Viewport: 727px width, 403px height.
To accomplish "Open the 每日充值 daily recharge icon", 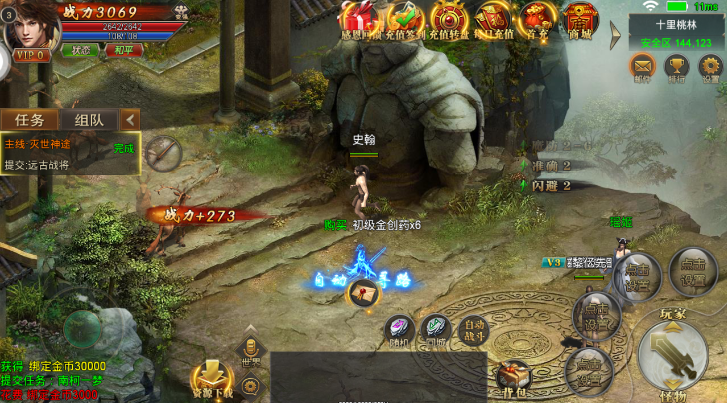I will coord(494,20).
